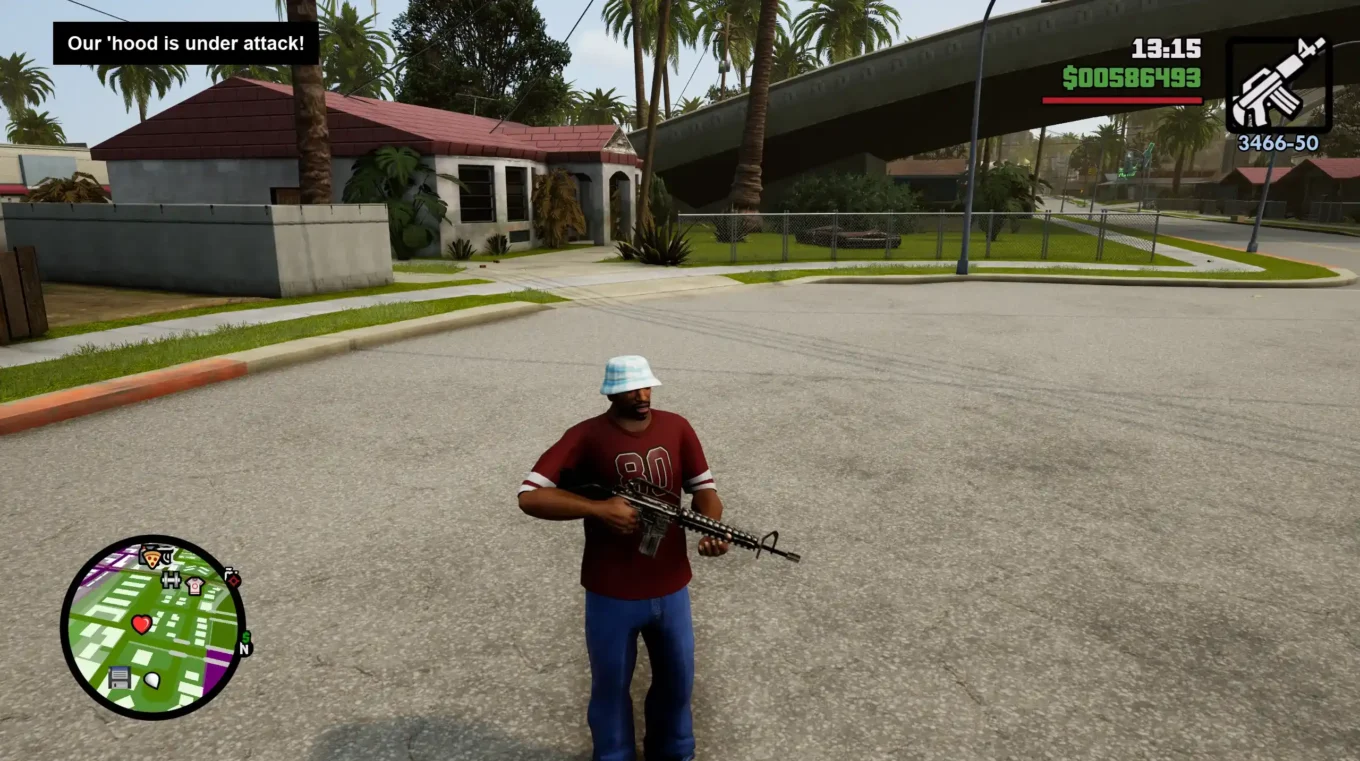This screenshot has height=761, width=1360.
Task: Click the floppy disk save point minimap icon
Action: pos(120,677)
